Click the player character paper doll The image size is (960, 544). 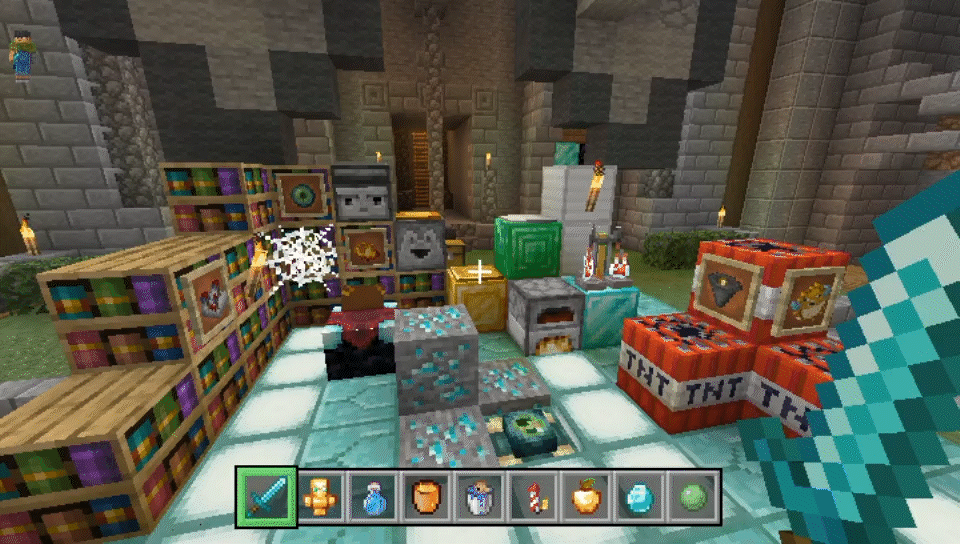pyautogui.click(x=21, y=57)
